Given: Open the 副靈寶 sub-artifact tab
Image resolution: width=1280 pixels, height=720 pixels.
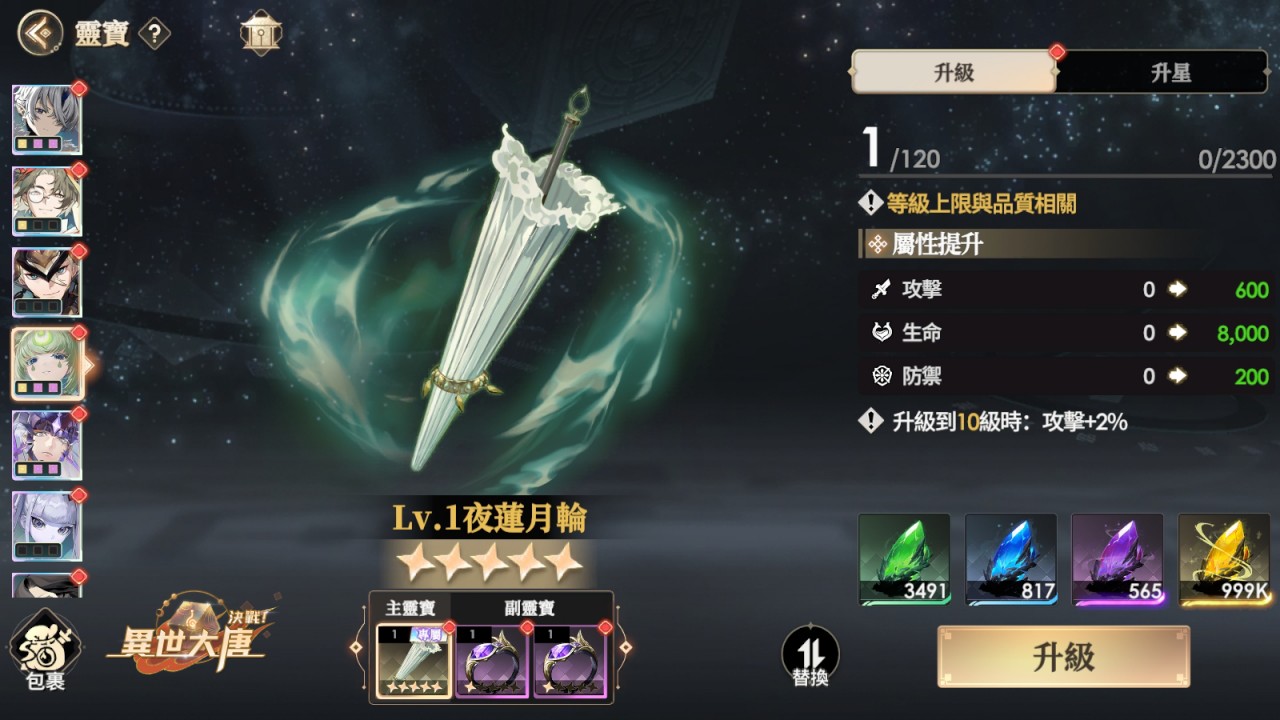Looking at the screenshot, I should coord(530,609).
